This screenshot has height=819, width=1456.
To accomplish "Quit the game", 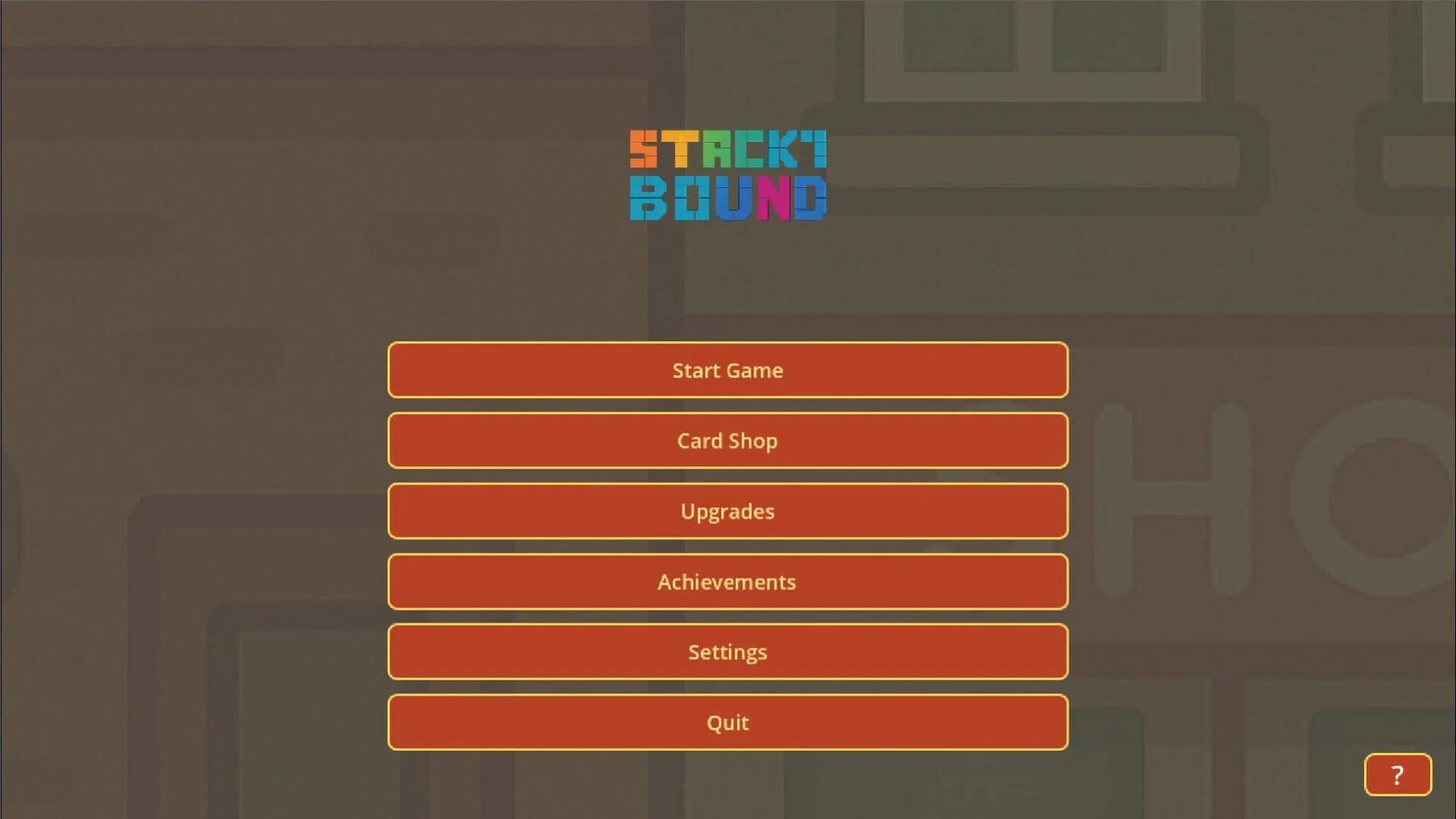I will click(x=728, y=722).
